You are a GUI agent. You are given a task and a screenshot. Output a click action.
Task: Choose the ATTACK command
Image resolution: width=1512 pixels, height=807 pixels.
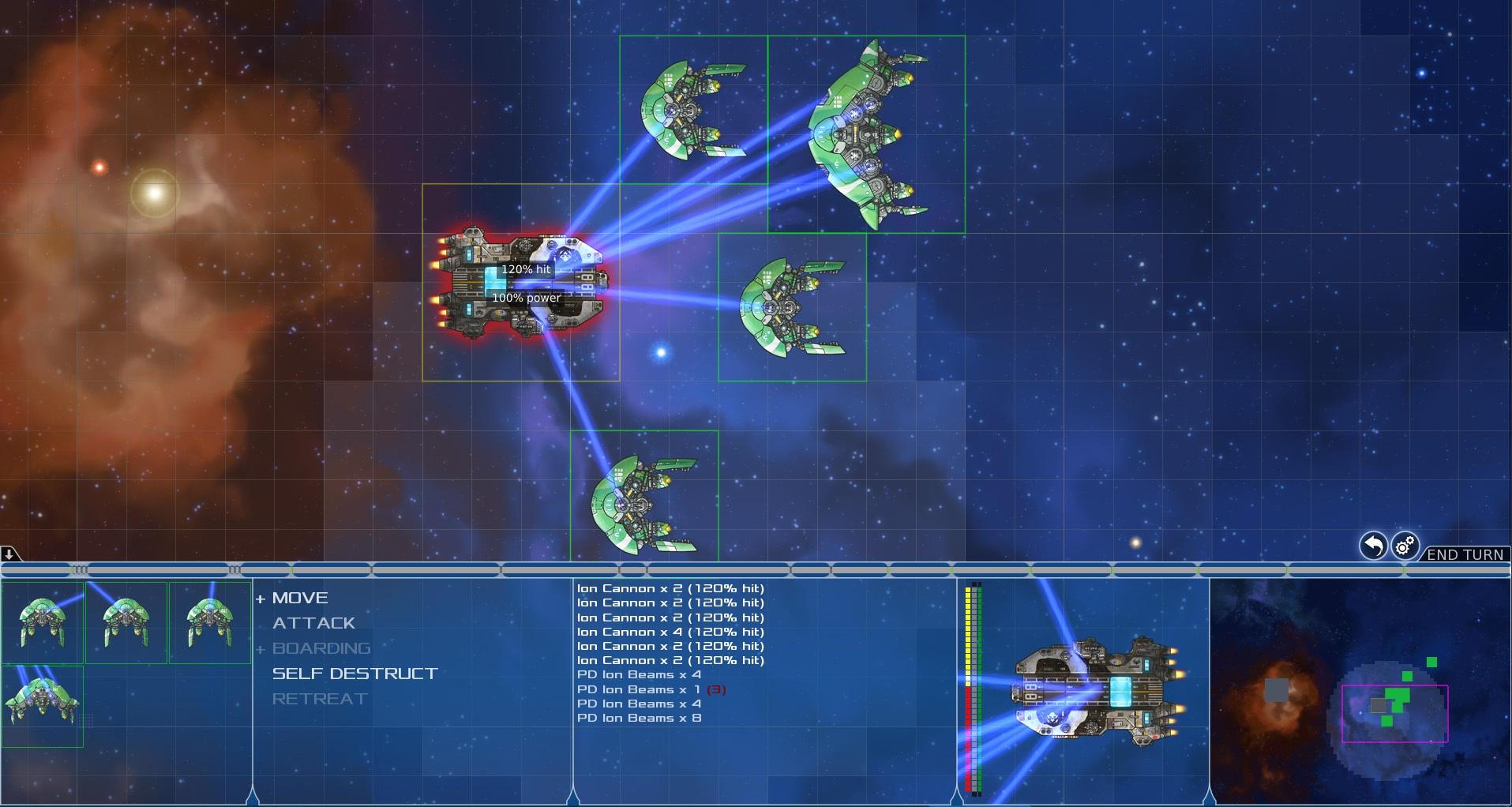tap(313, 623)
